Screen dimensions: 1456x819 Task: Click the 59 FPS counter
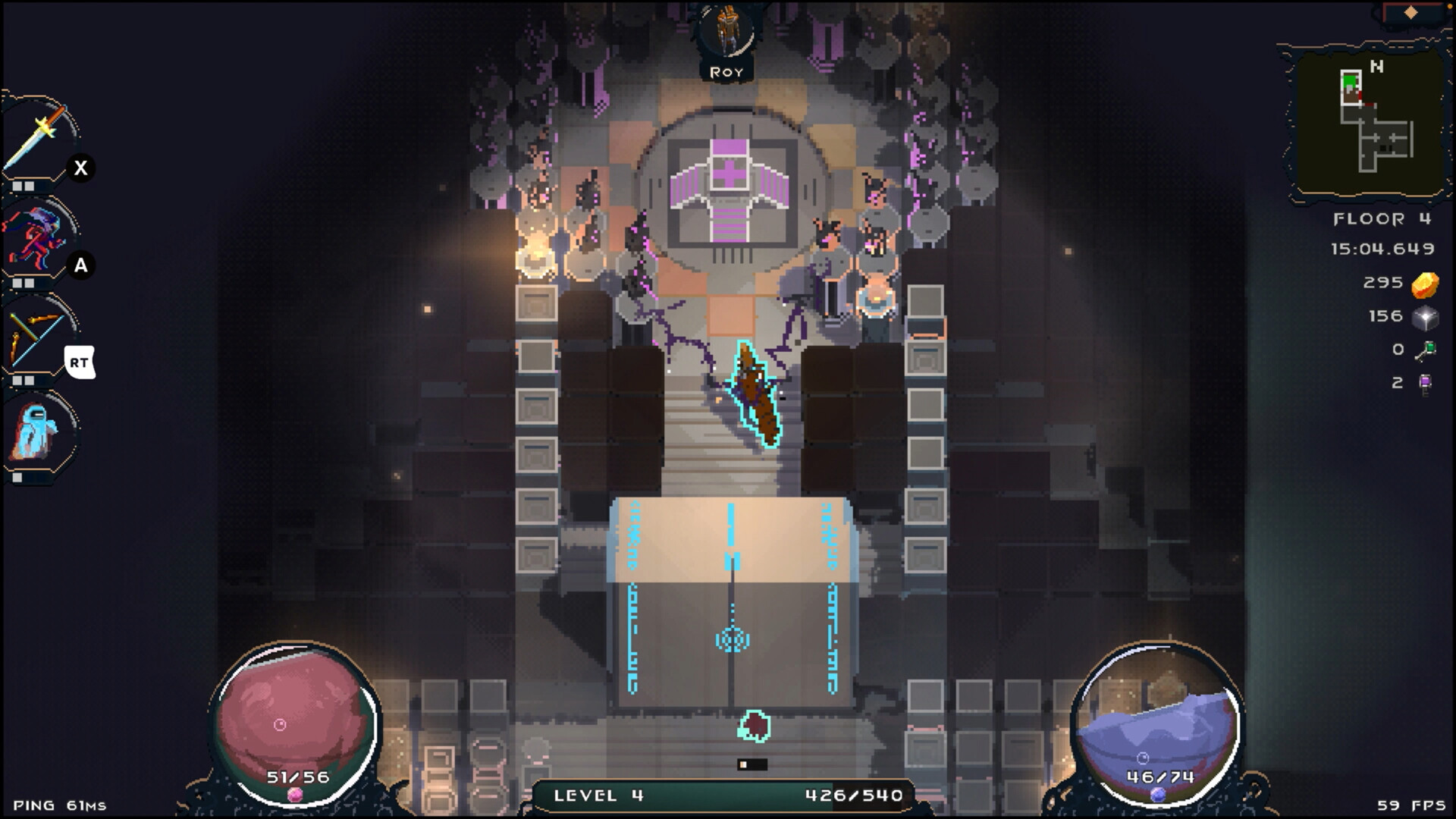[1418, 805]
